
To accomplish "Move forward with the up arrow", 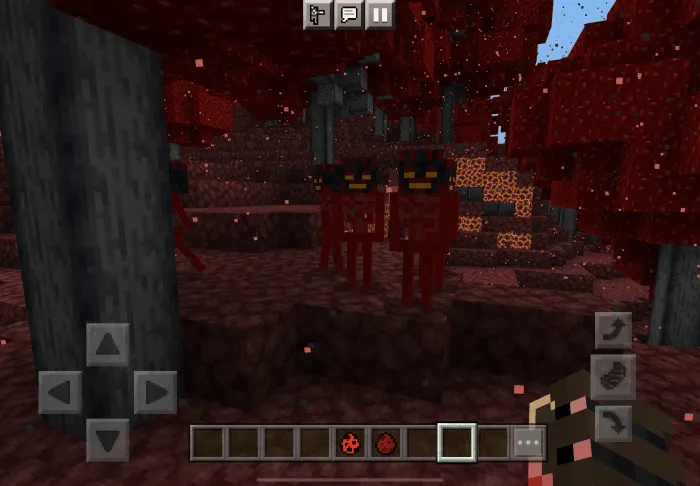I will click(x=107, y=345).
